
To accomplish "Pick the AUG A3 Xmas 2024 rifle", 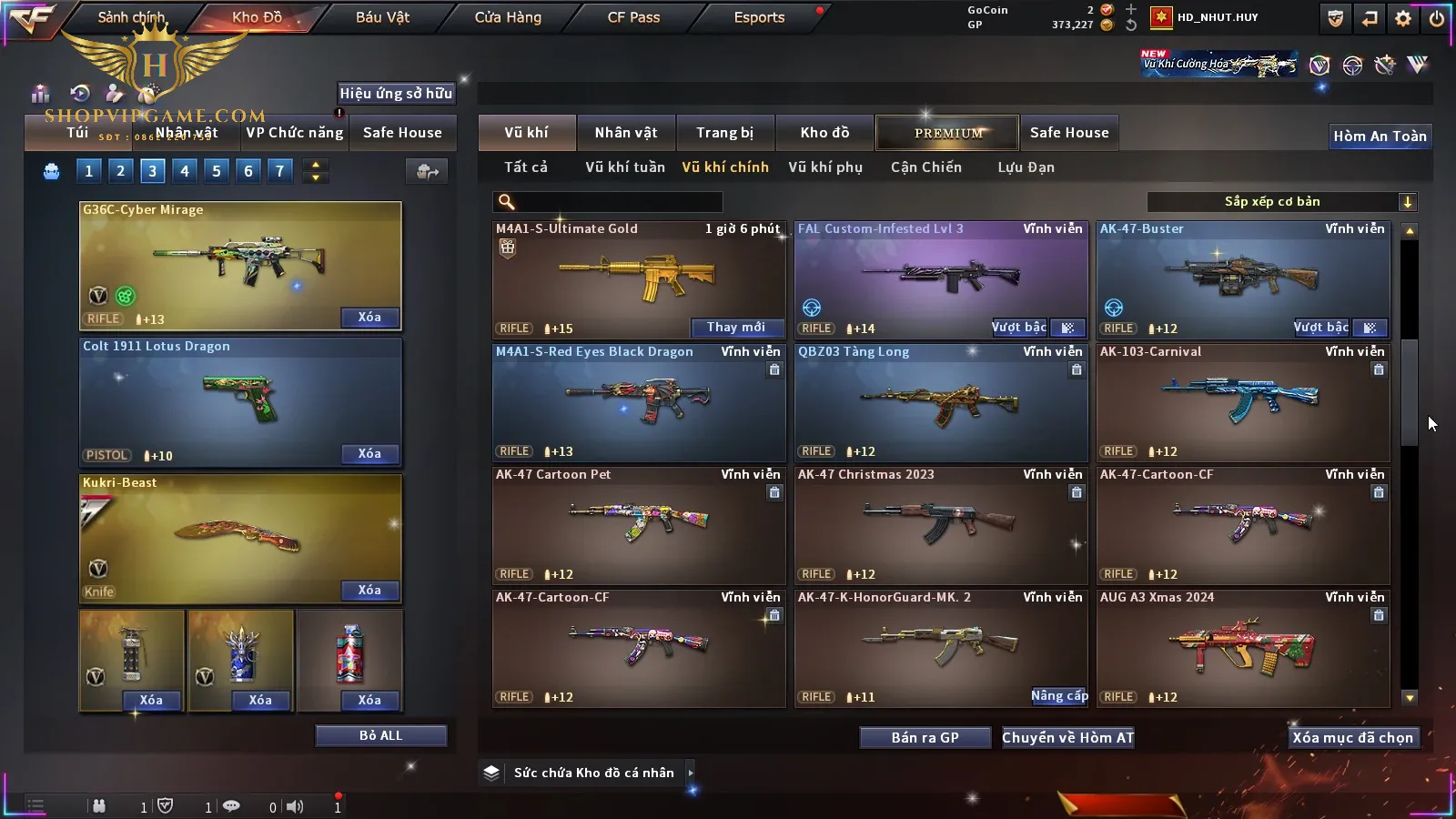I will pos(1242,646).
